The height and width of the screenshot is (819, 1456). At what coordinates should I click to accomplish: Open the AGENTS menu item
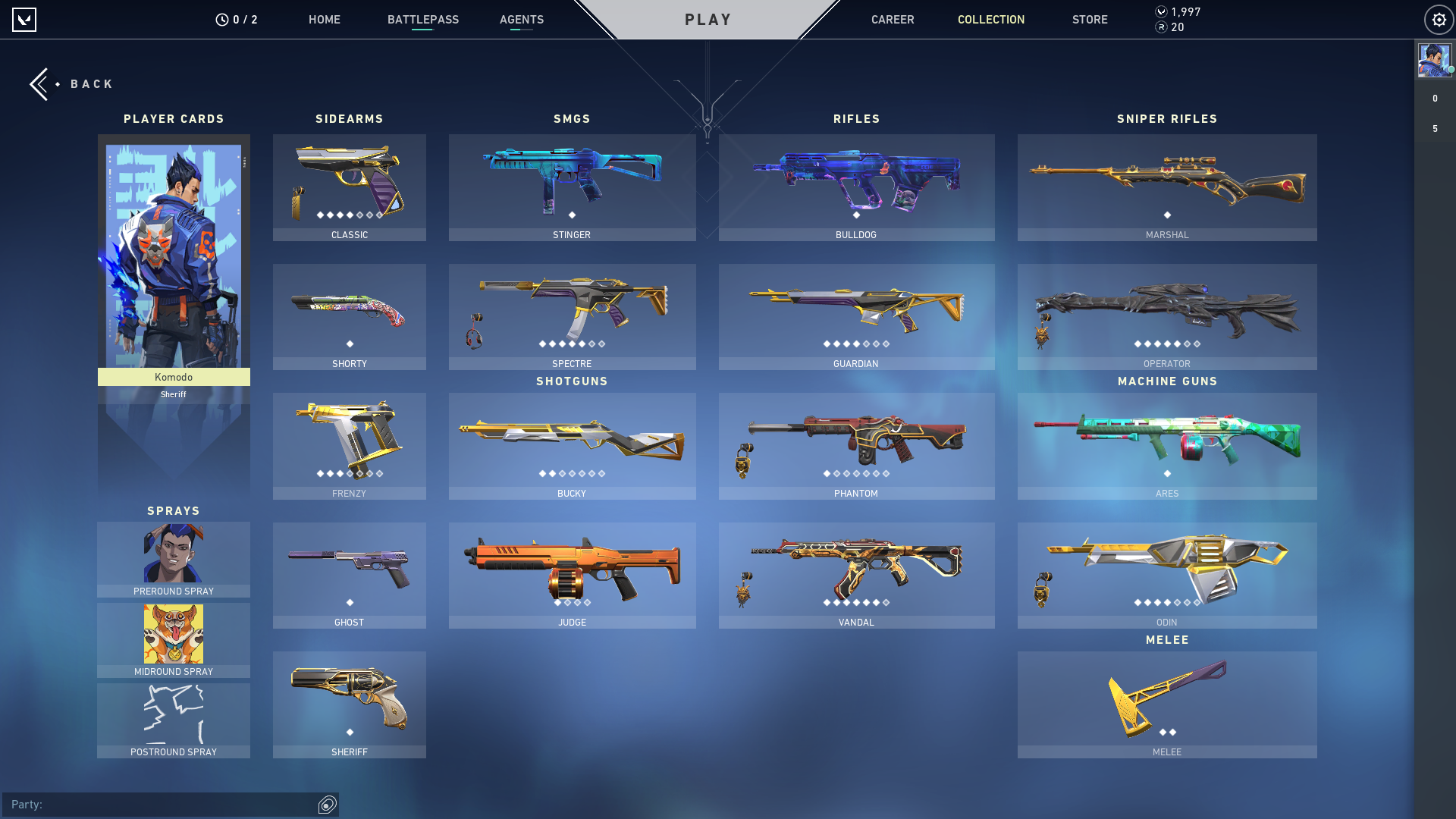pos(521,20)
